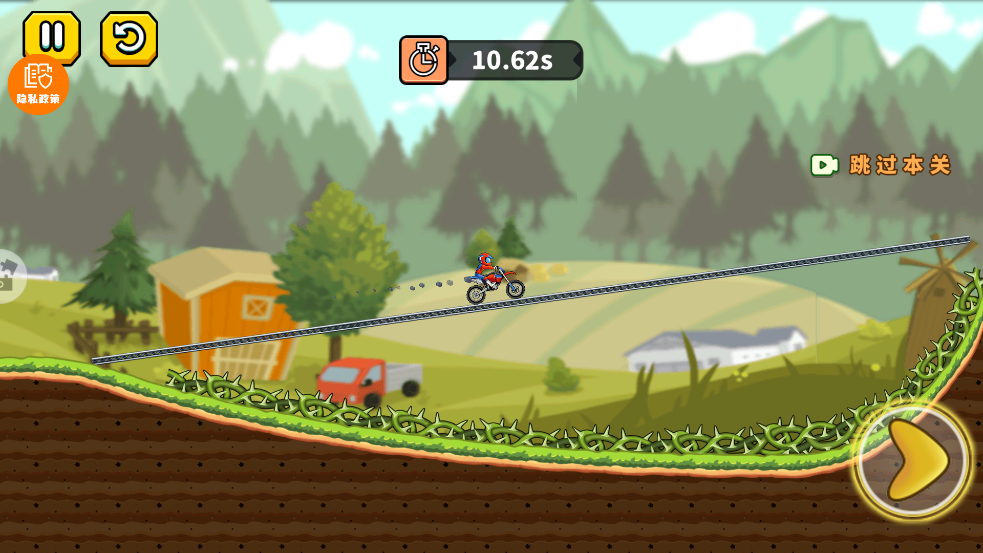
Task: Tap the yellow arrow accelerate button
Action: [914, 461]
